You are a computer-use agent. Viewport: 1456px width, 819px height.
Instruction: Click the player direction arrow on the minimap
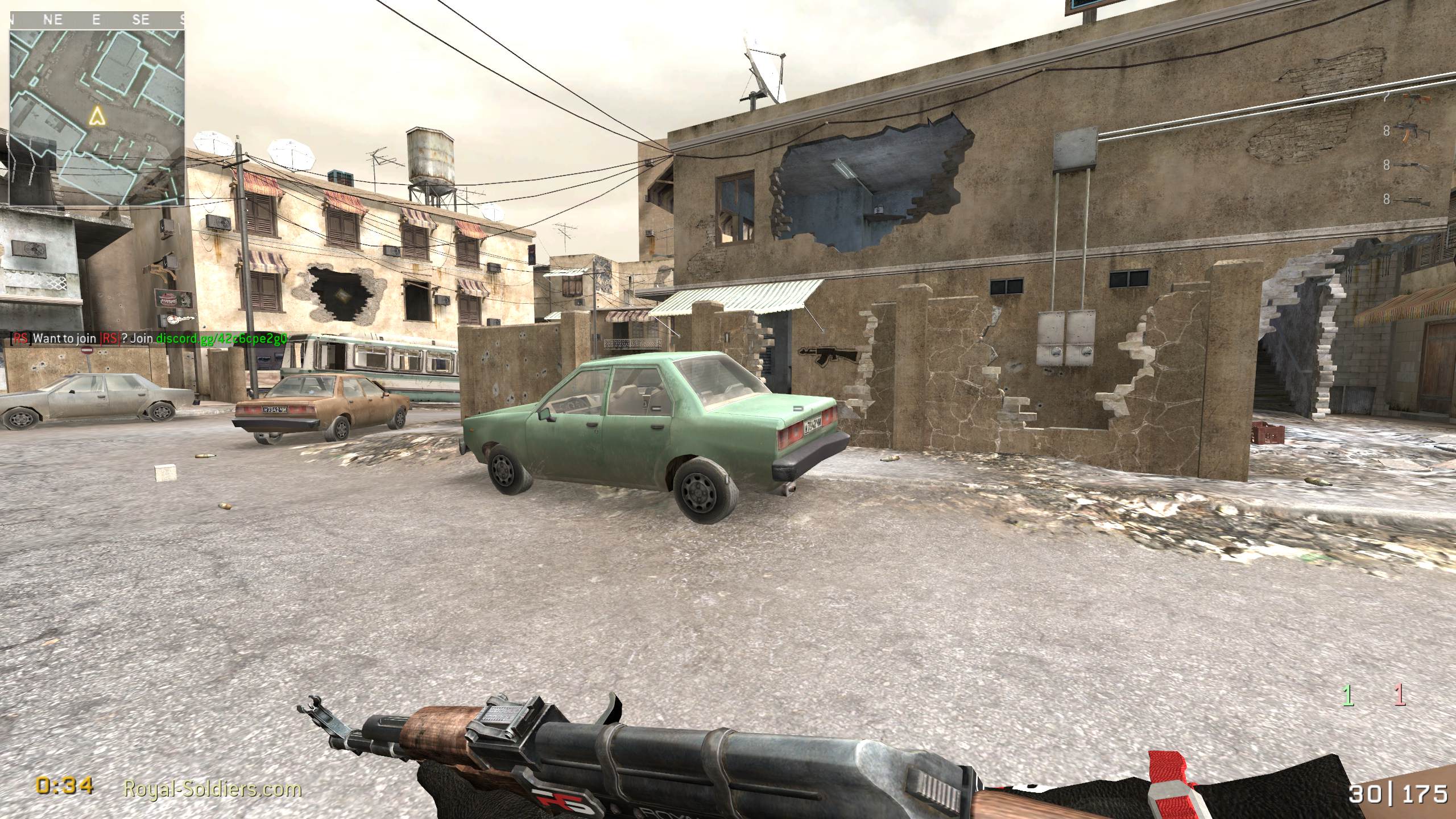(98, 118)
